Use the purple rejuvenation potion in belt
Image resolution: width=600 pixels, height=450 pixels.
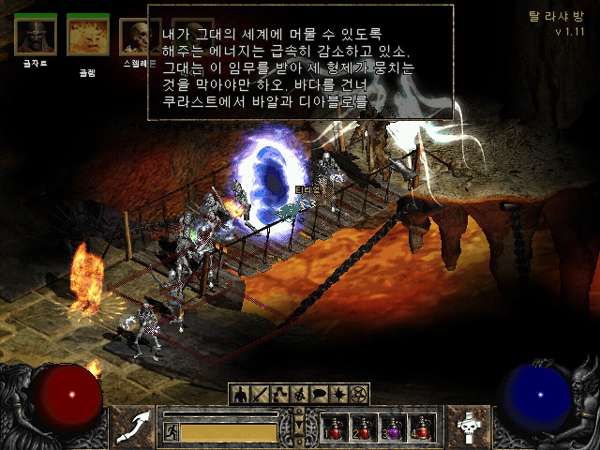(393, 428)
